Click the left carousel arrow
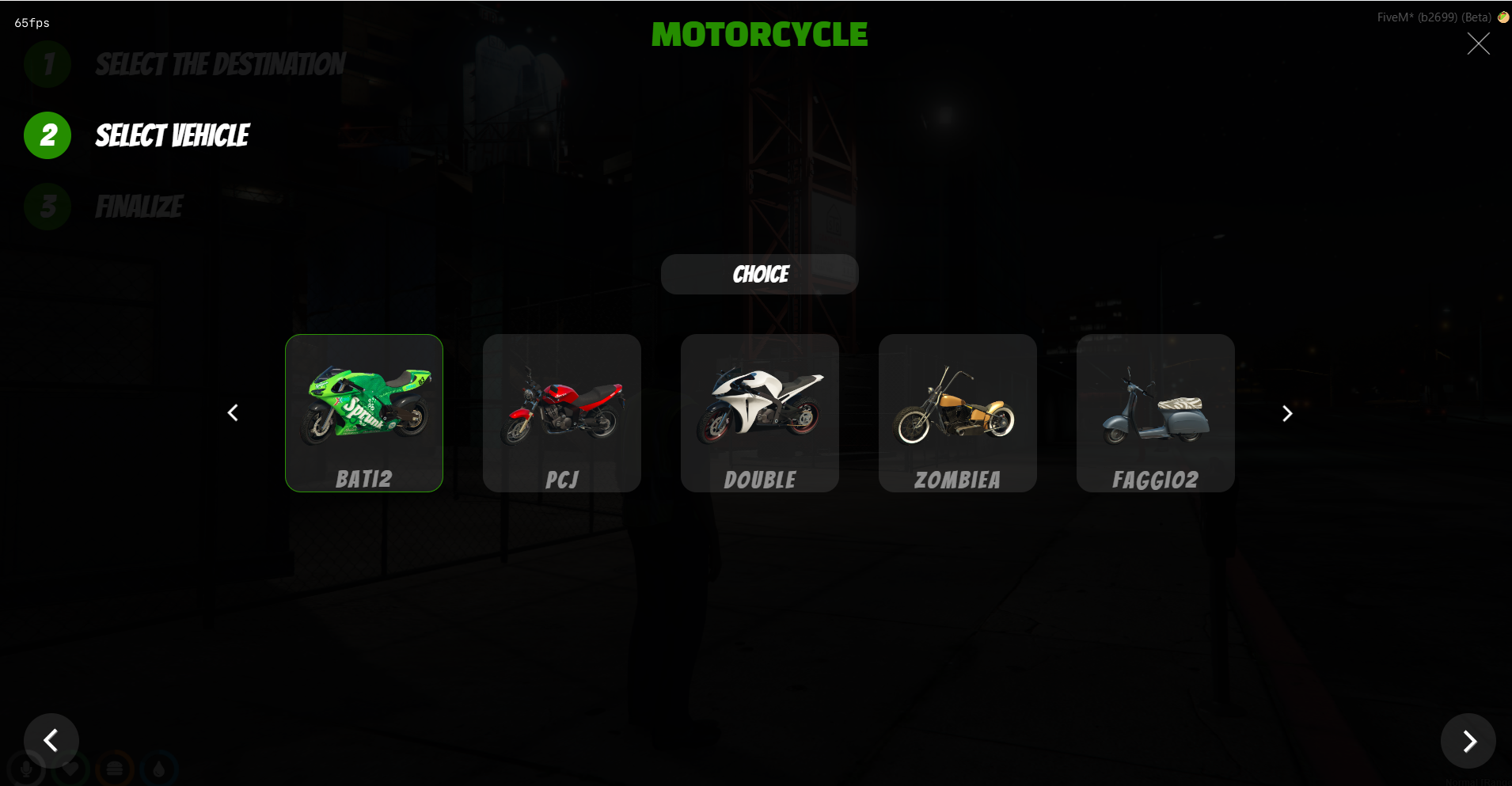The image size is (1512, 786). (233, 412)
